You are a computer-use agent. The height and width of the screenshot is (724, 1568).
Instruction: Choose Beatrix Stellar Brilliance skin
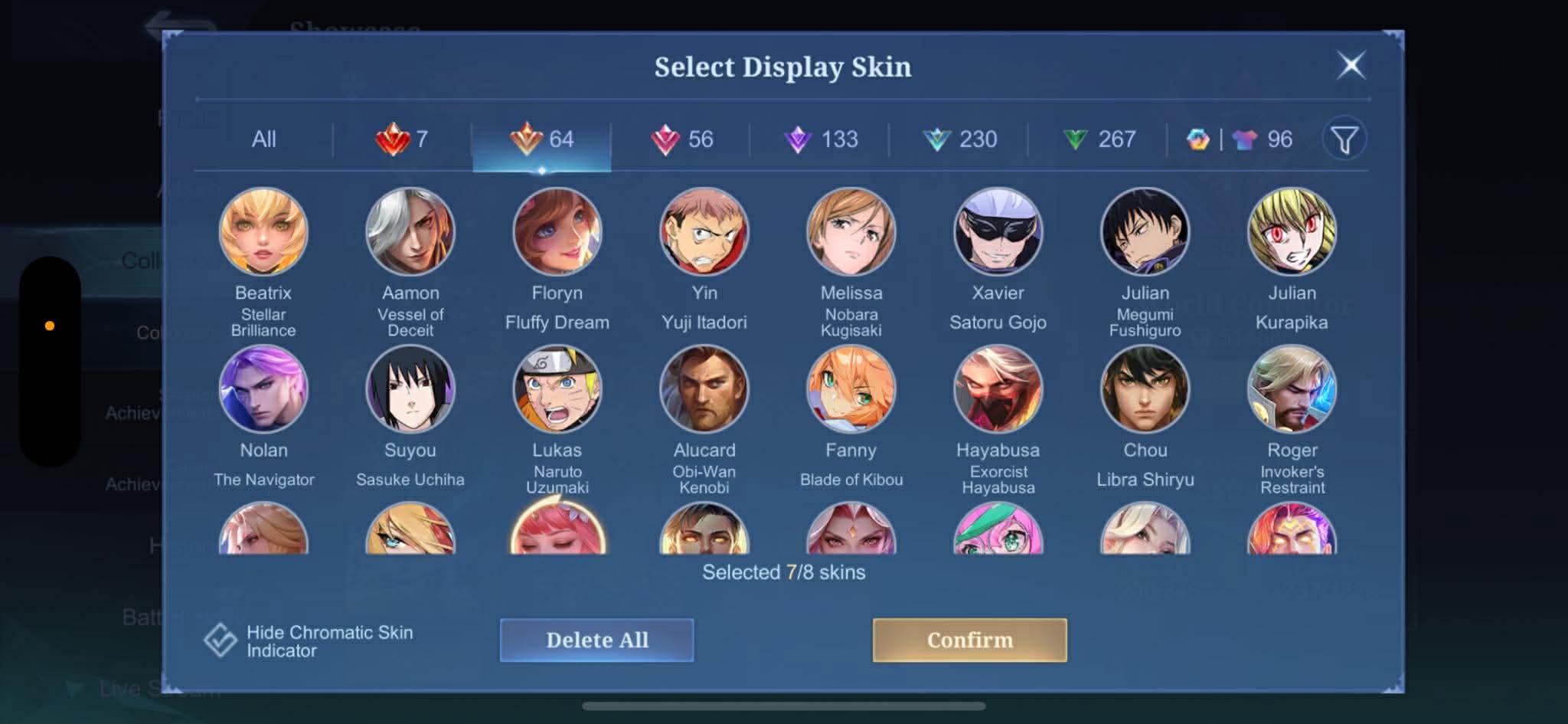(263, 232)
